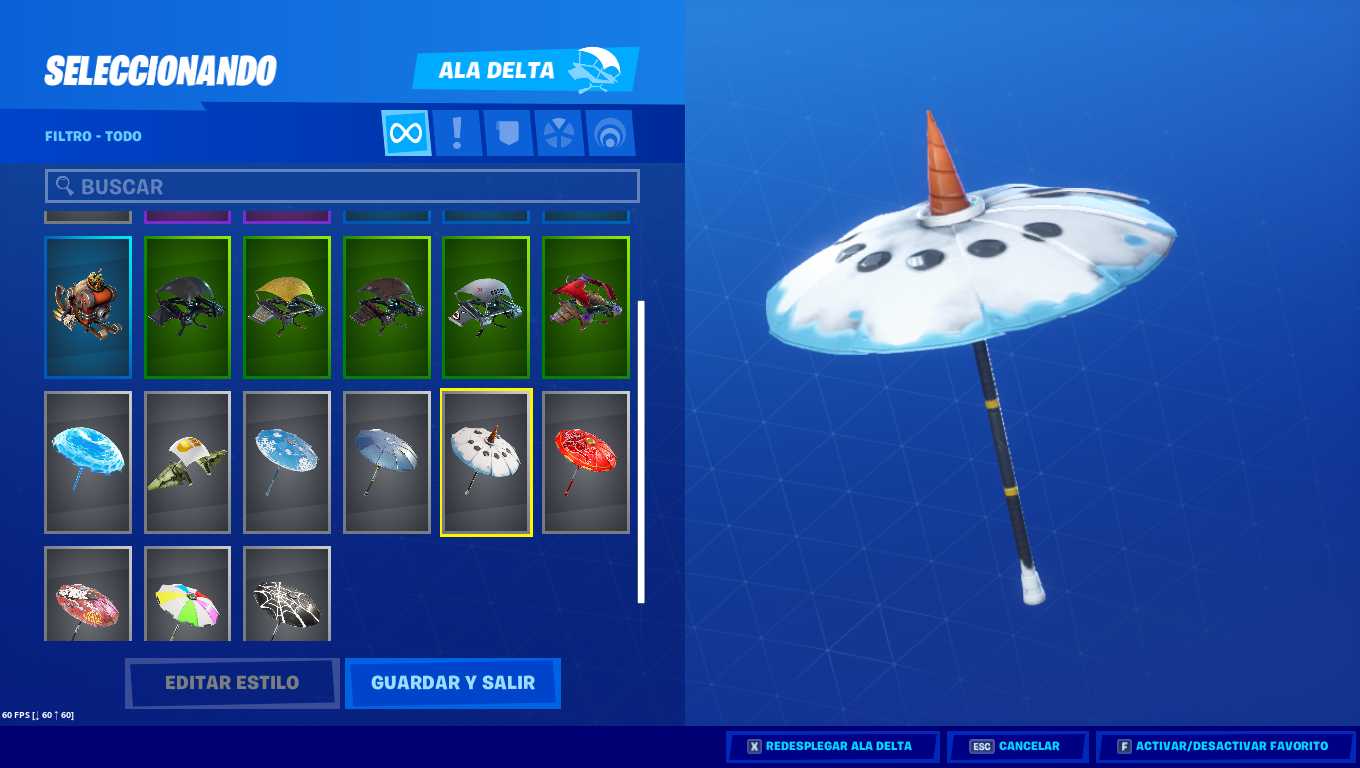
Task: Select the concentric rings filter tab
Action: click(x=609, y=133)
